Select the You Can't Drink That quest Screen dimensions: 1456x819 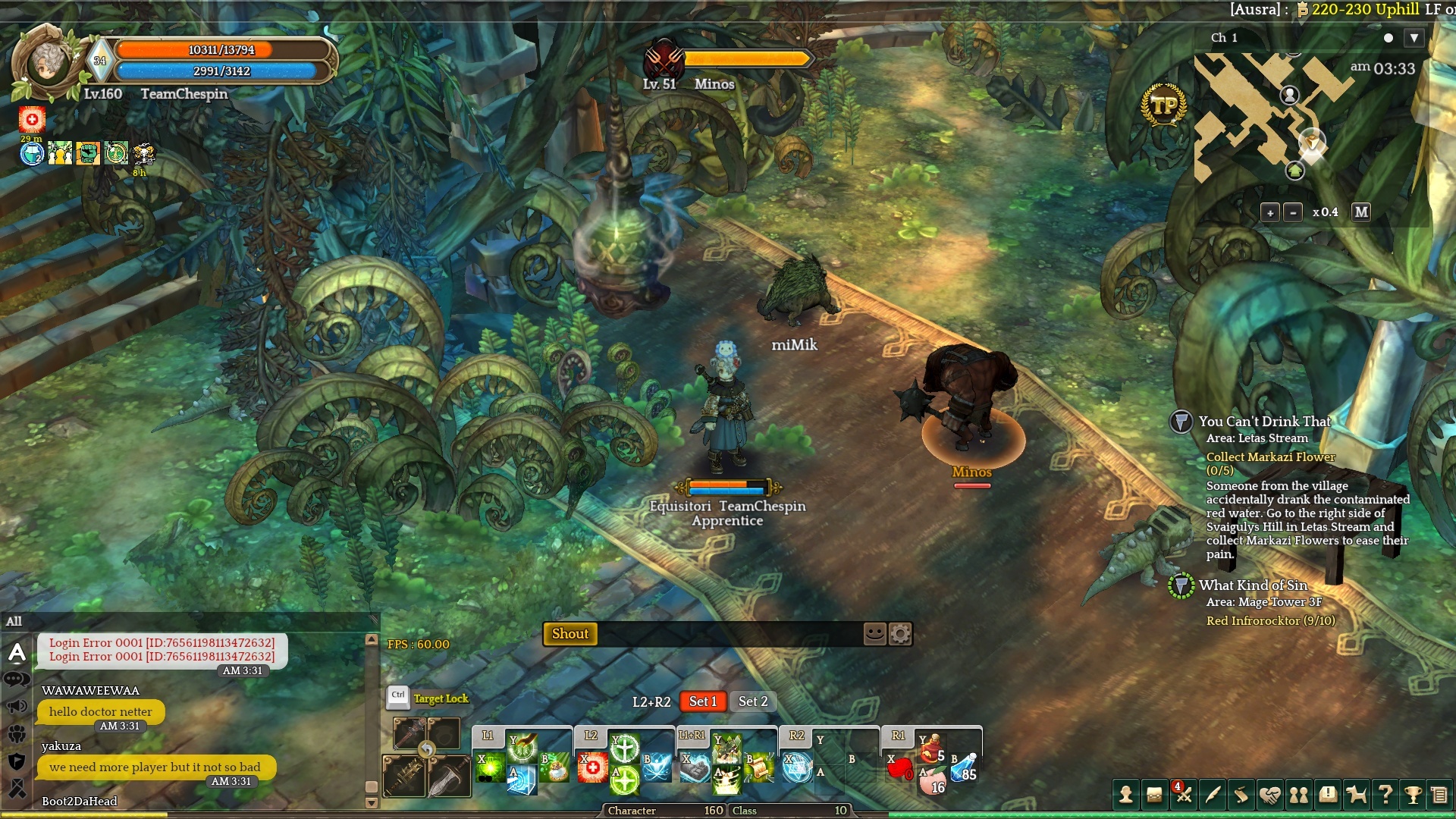(1264, 422)
